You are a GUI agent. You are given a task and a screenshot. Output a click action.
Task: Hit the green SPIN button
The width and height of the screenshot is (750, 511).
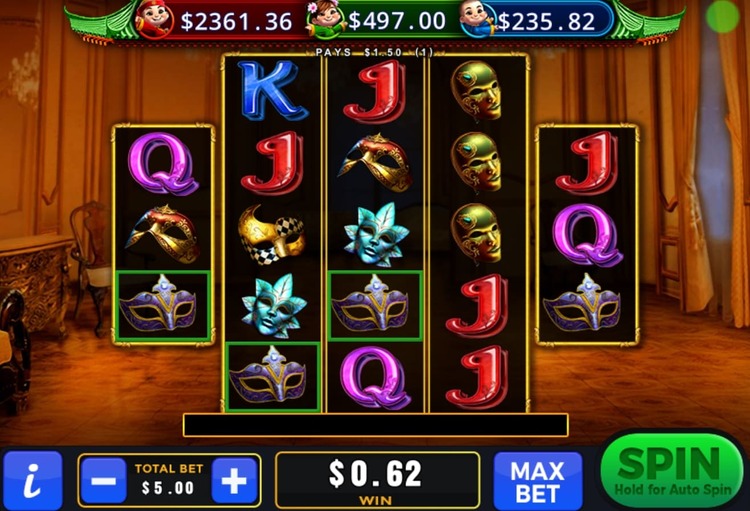[x=672, y=472]
